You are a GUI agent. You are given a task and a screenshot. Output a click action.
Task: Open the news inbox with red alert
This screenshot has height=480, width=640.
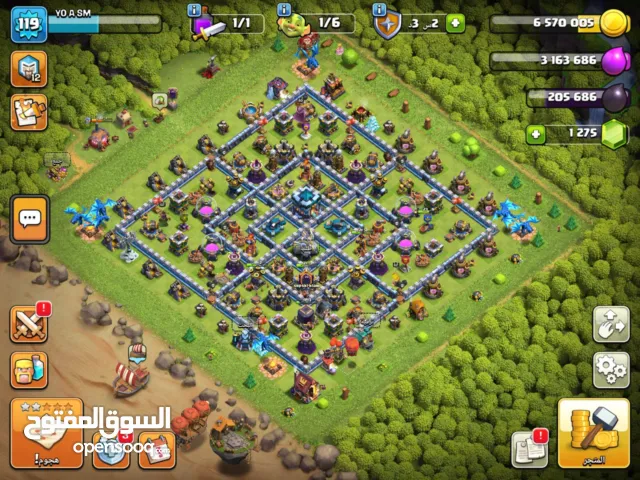point(529,449)
